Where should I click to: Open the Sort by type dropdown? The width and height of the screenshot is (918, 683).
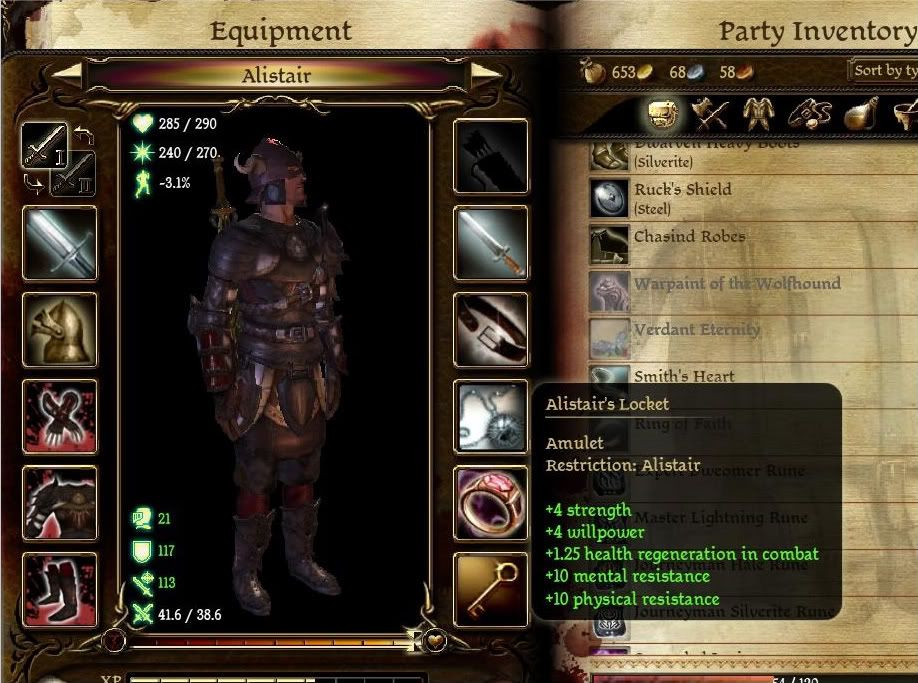point(882,71)
